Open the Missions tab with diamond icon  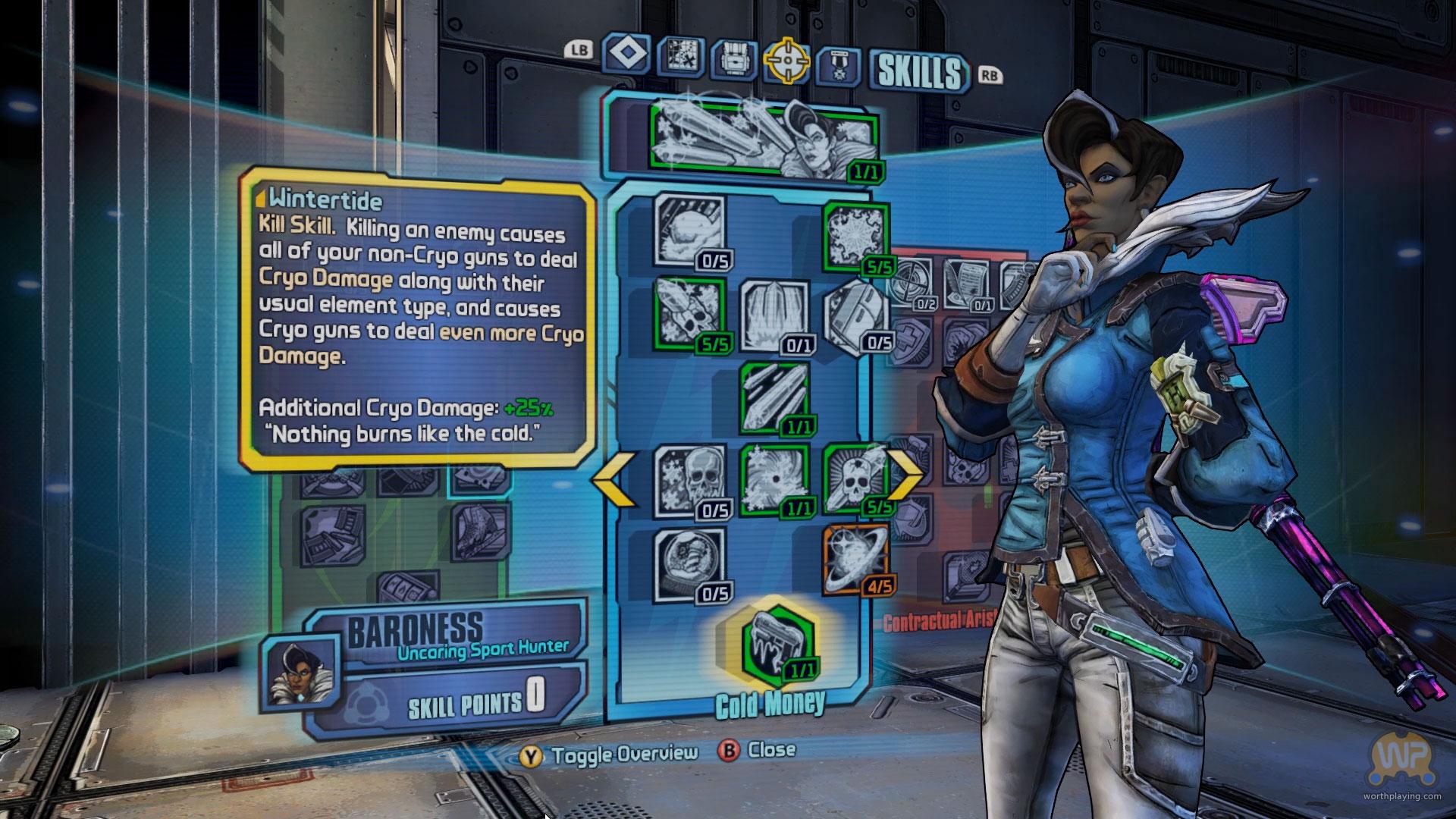click(x=627, y=55)
